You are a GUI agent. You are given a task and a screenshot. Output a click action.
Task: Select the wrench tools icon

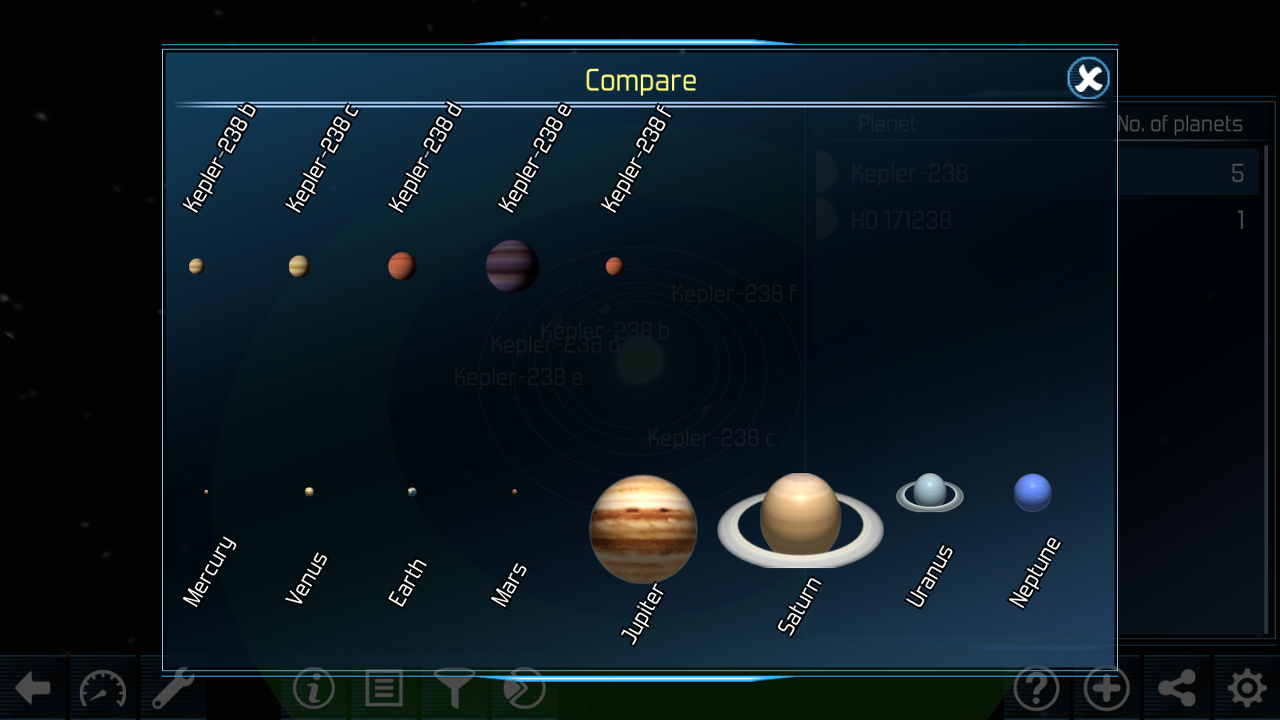tap(172, 689)
